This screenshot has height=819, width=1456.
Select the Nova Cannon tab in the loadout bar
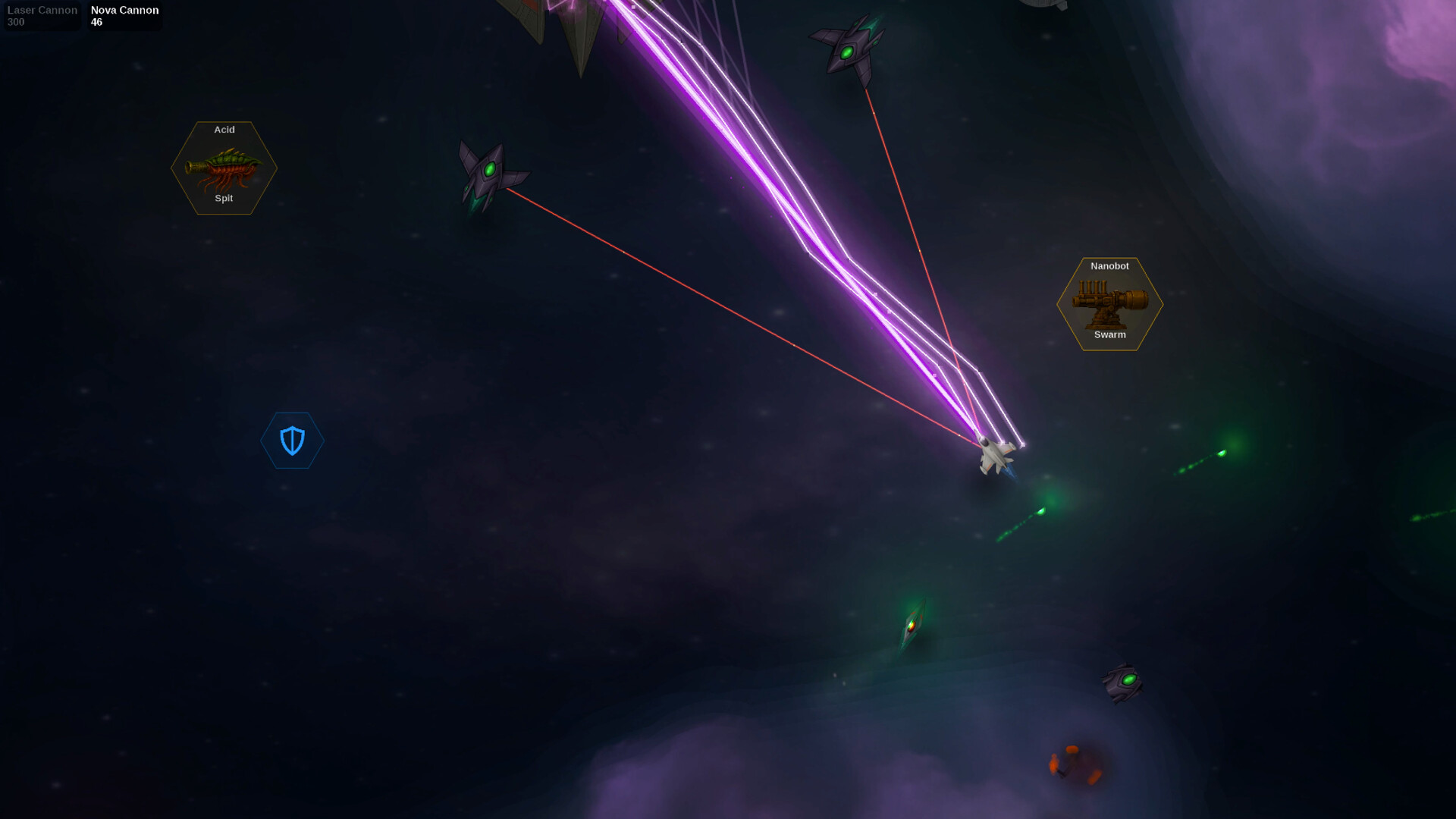[x=123, y=15]
